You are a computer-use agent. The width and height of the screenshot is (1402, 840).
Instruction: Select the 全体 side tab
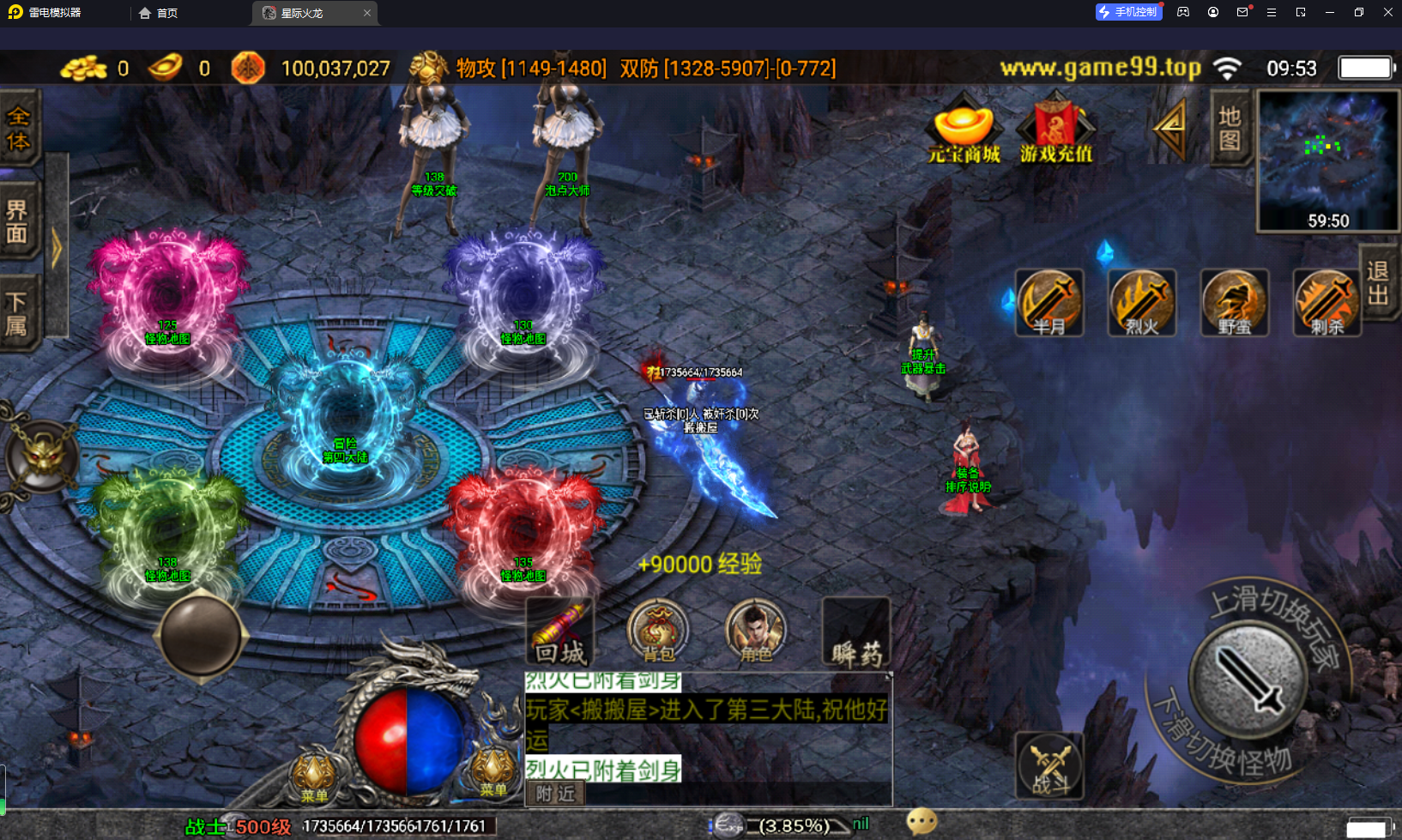tap(18, 129)
